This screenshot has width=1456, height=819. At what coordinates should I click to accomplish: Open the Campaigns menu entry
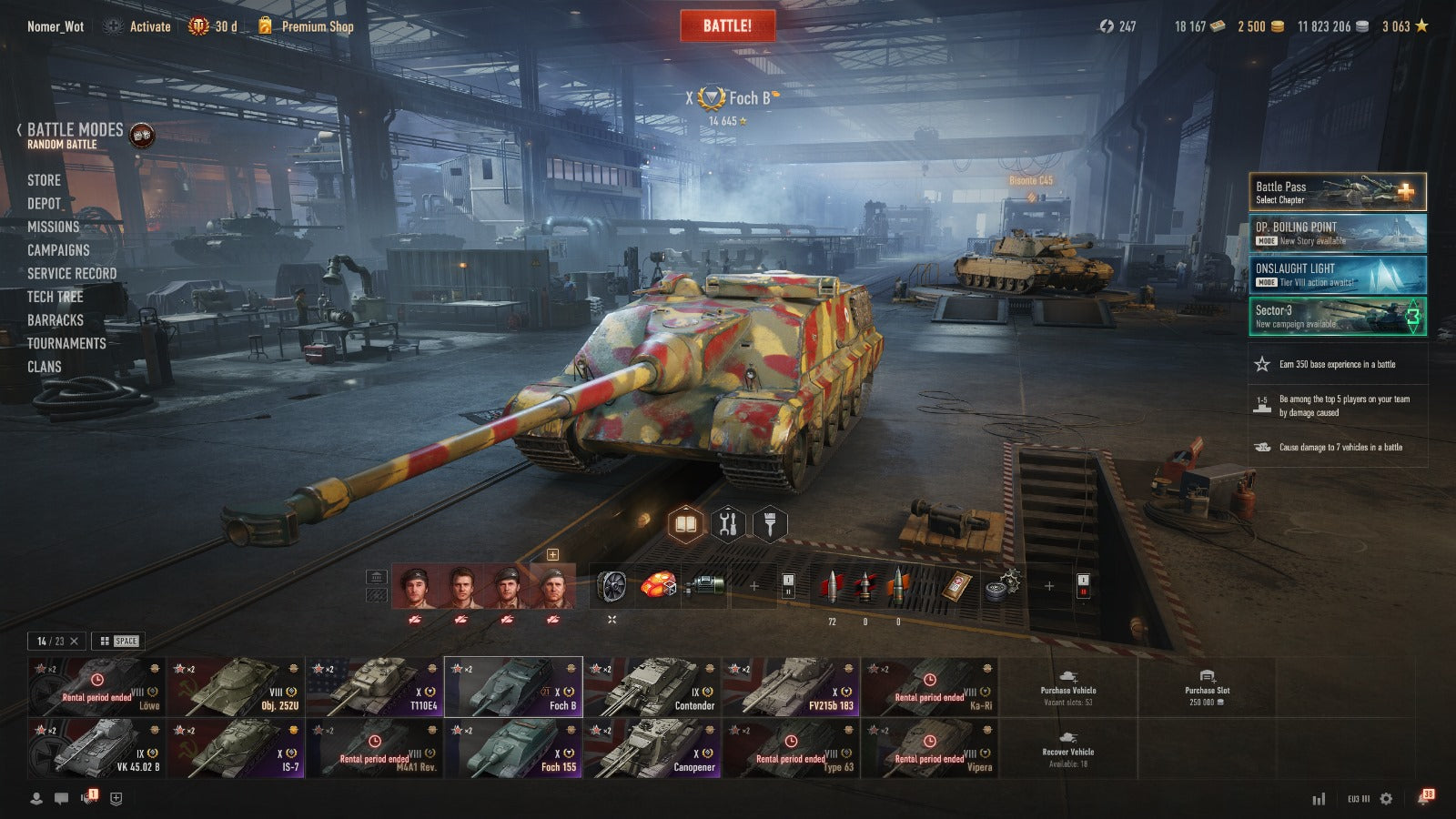pyautogui.click(x=58, y=250)
